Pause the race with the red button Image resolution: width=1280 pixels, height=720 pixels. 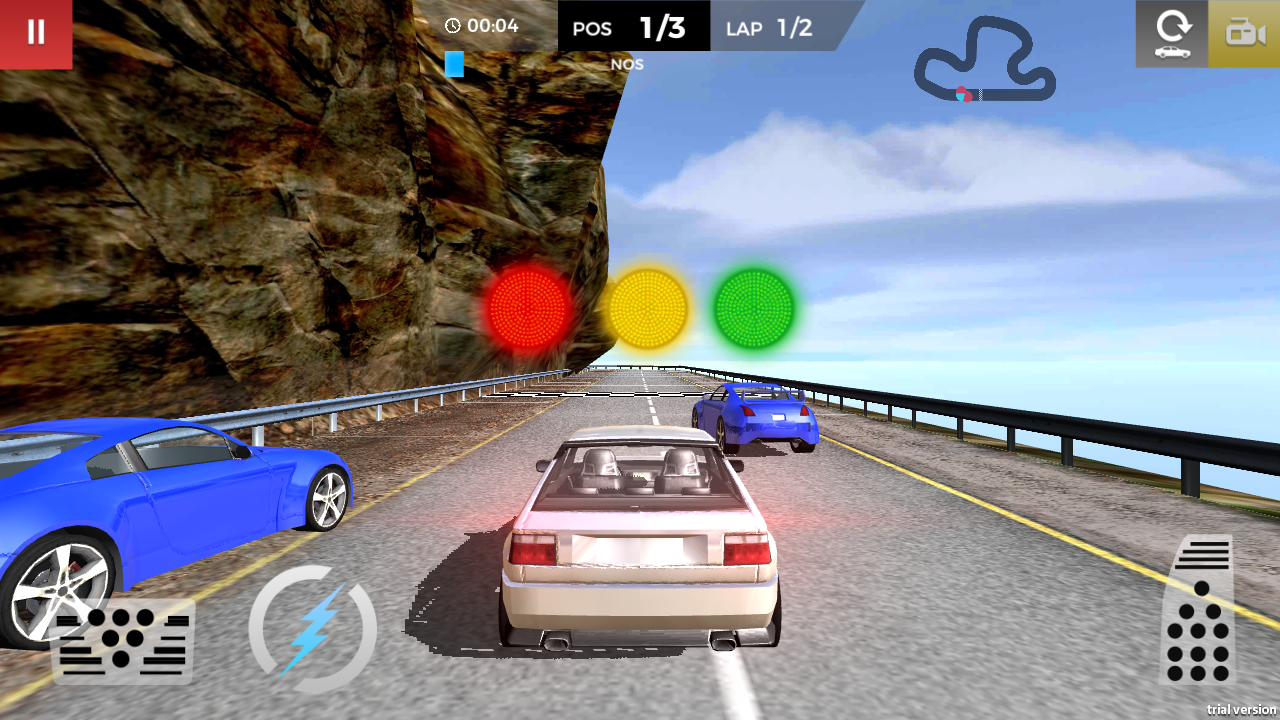click(36, 34)
